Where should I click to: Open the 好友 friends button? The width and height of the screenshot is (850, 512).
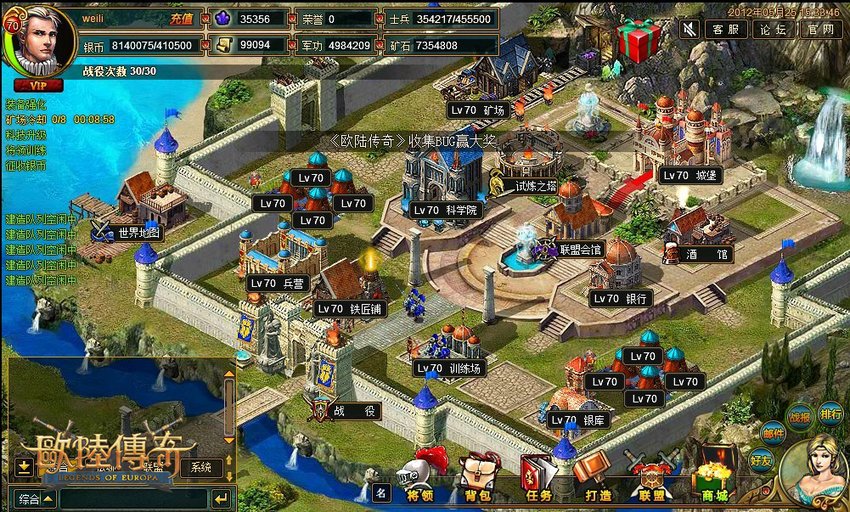pyautogui.click(x=762, y=461)
